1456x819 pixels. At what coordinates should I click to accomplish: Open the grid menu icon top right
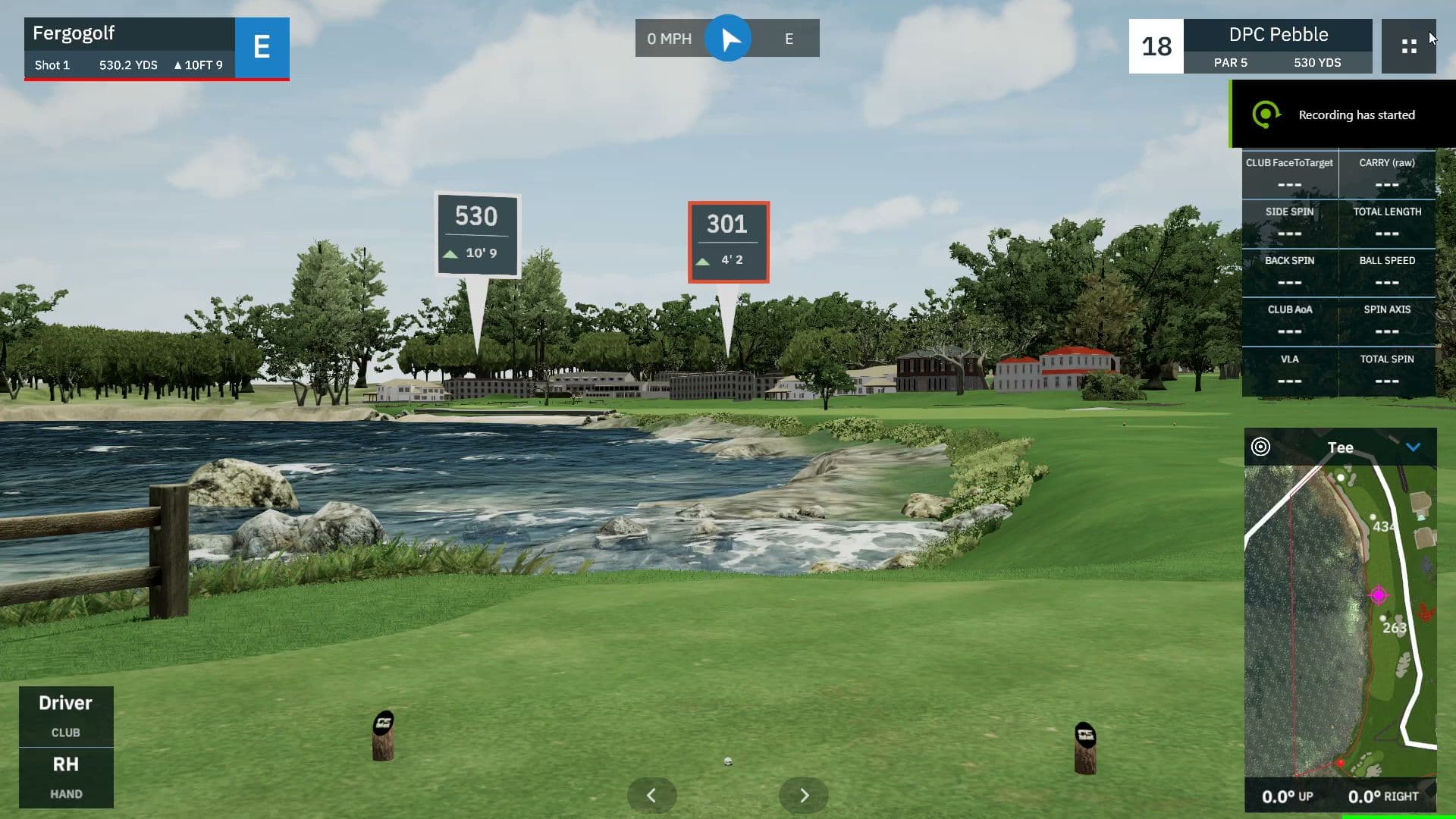[1409, 46]
